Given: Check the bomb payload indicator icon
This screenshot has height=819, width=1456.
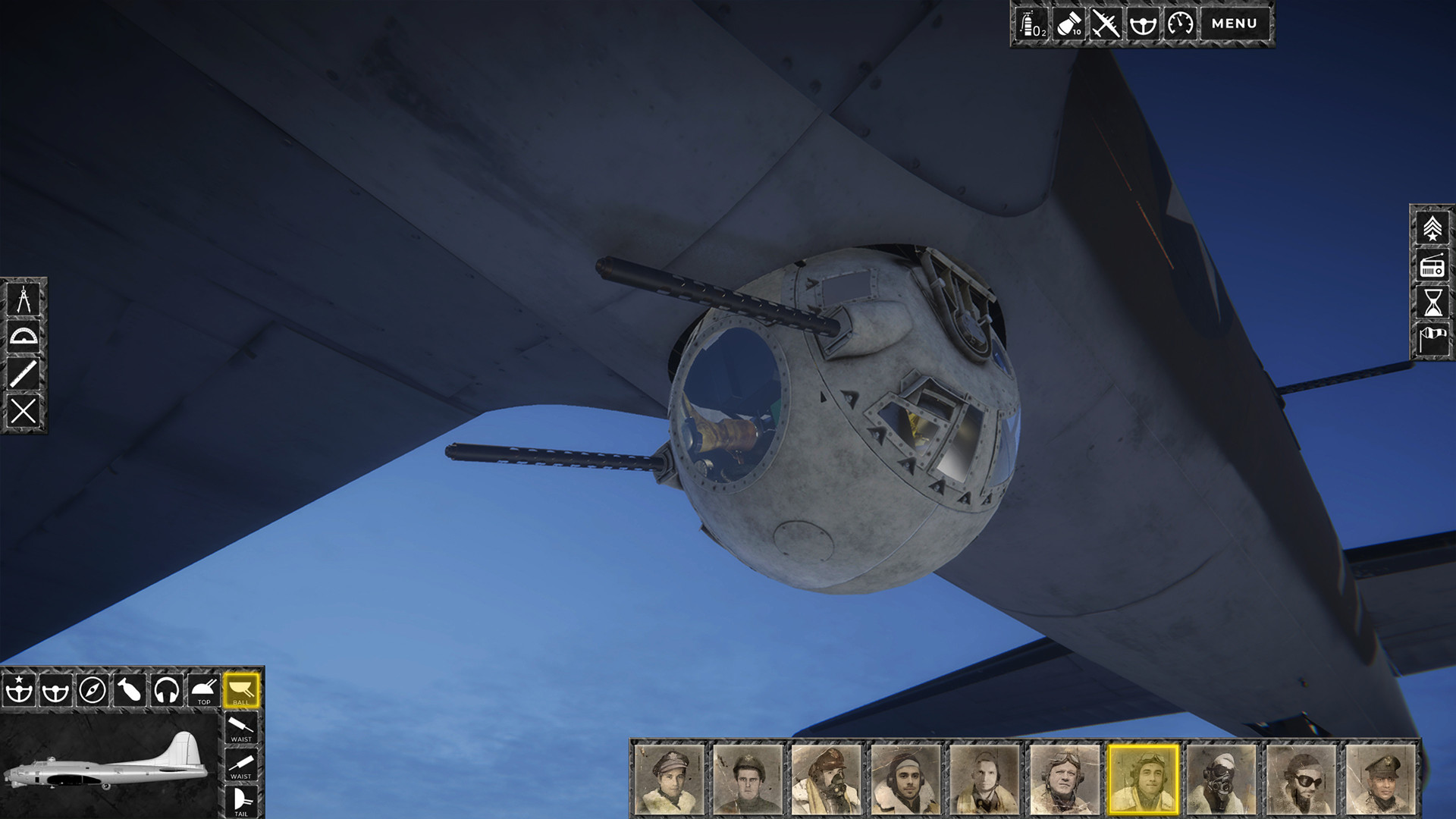Looking at the screenshot, I should (x=1068, y=24).
